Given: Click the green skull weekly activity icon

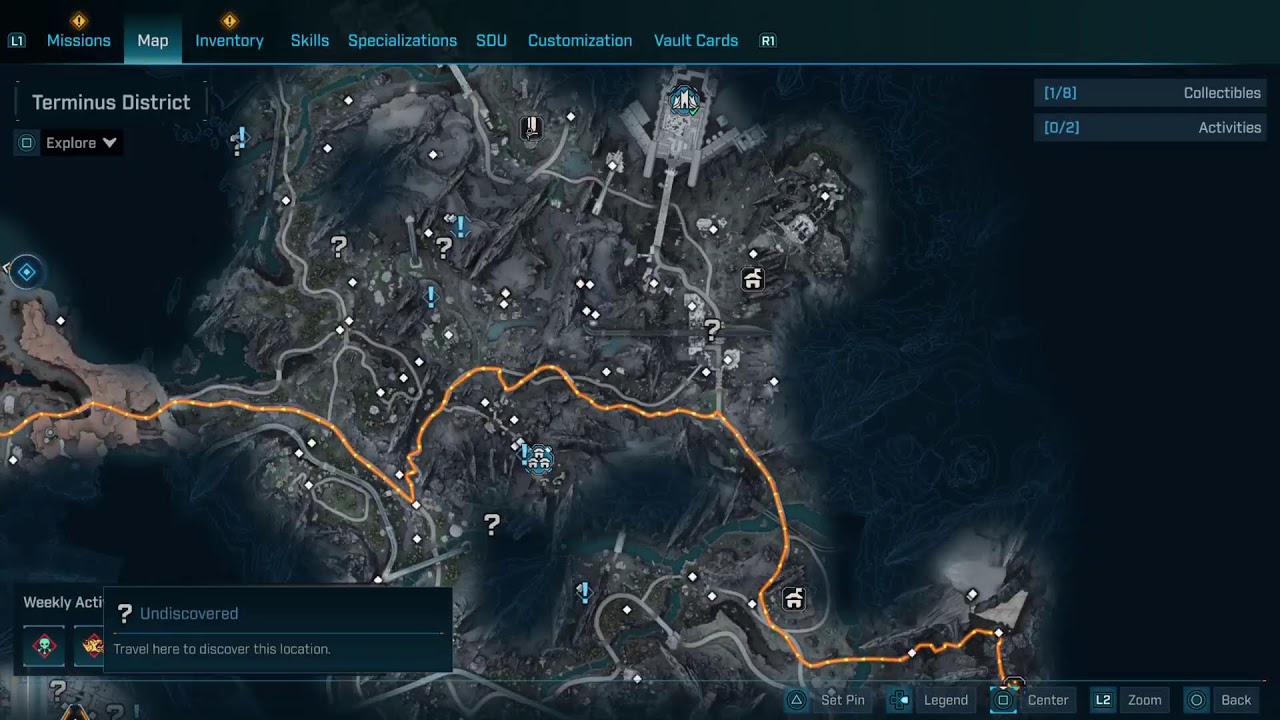Looking at the screenshot, I should (x=44, y=646).
